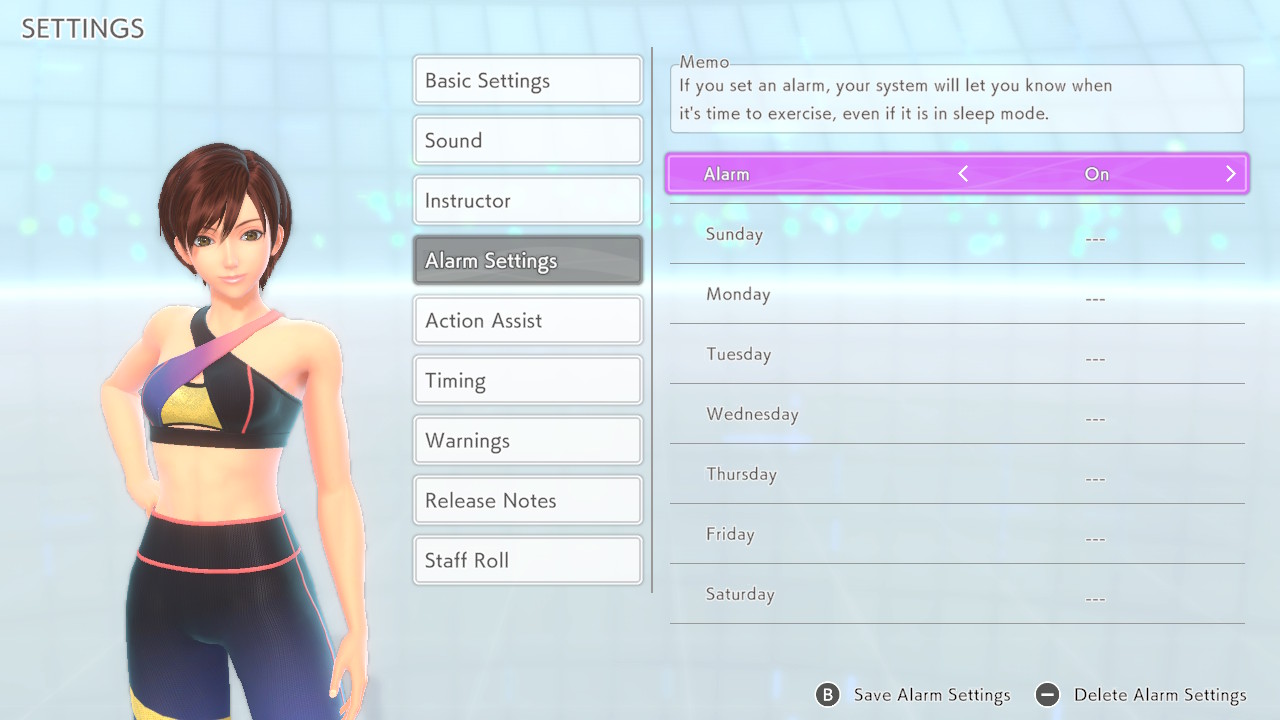Viewport: 1280px width, 720px height.
Task: Click Save Alarm Settings
Action: coord(914,695)
